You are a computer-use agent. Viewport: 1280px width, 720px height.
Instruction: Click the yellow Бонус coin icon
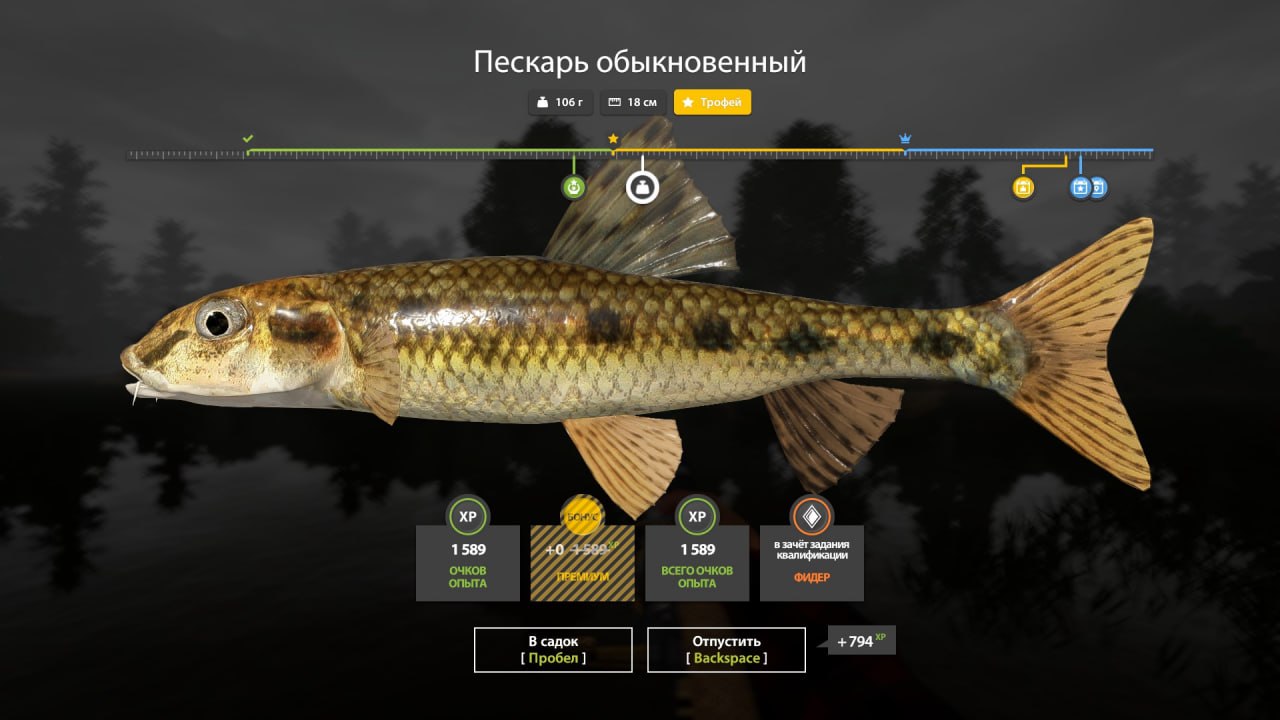pos(582,518)
